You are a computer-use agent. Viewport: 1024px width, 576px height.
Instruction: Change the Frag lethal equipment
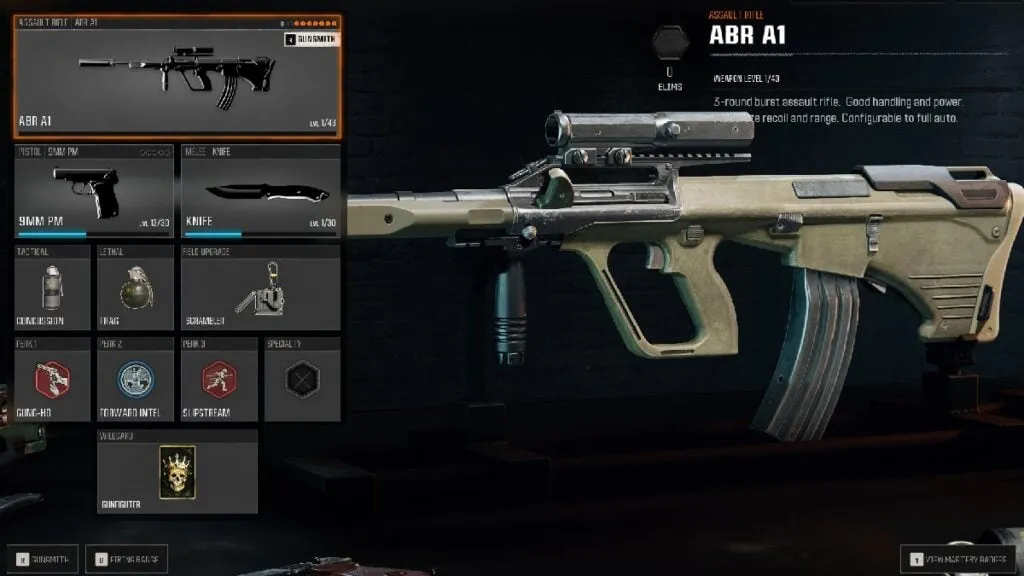click(x=135, y=287)
